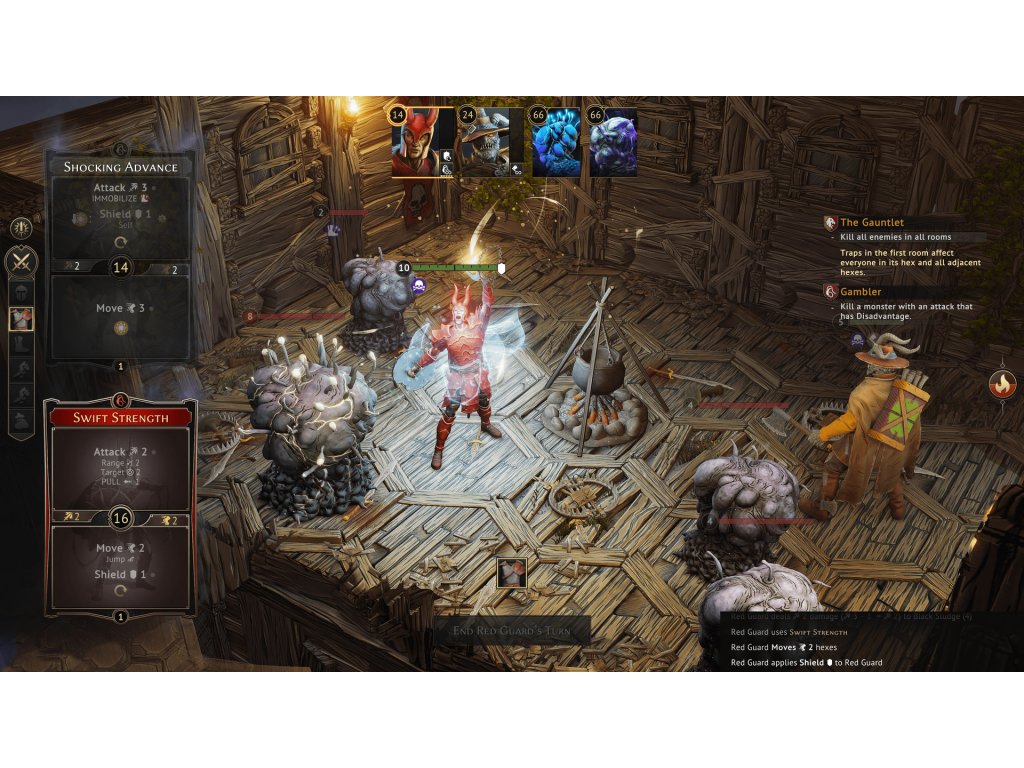Screen dimensions: 1024x768
Task: Select the Shocking Advance ability card
Action: point(120,257)
